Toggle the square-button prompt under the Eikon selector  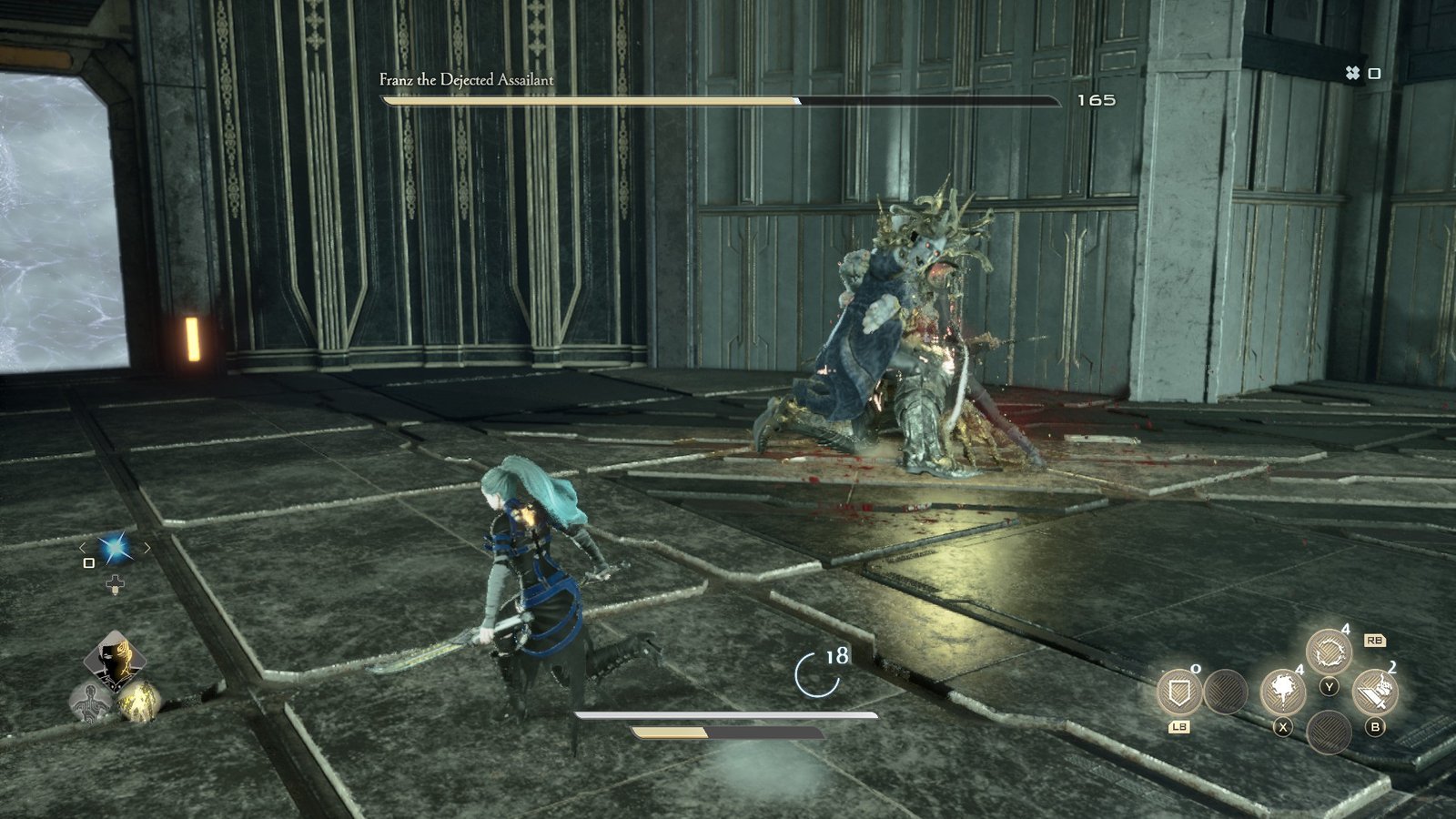[88, 563]
